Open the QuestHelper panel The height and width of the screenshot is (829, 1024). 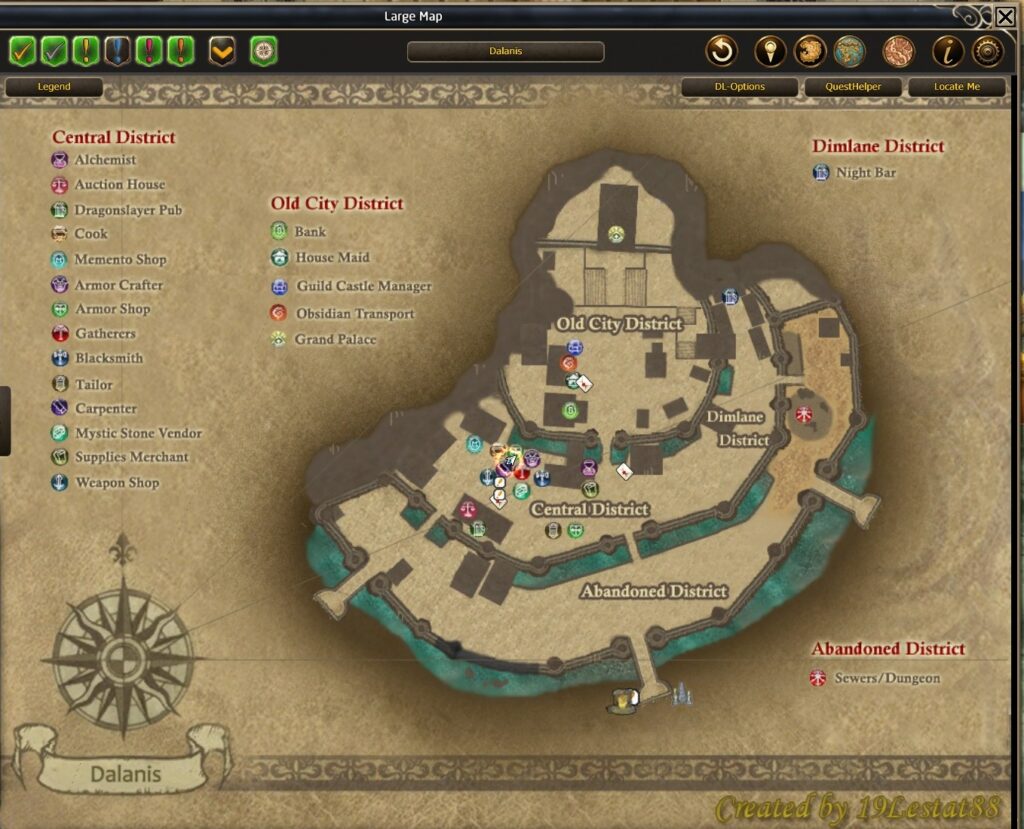click(851, 87)
